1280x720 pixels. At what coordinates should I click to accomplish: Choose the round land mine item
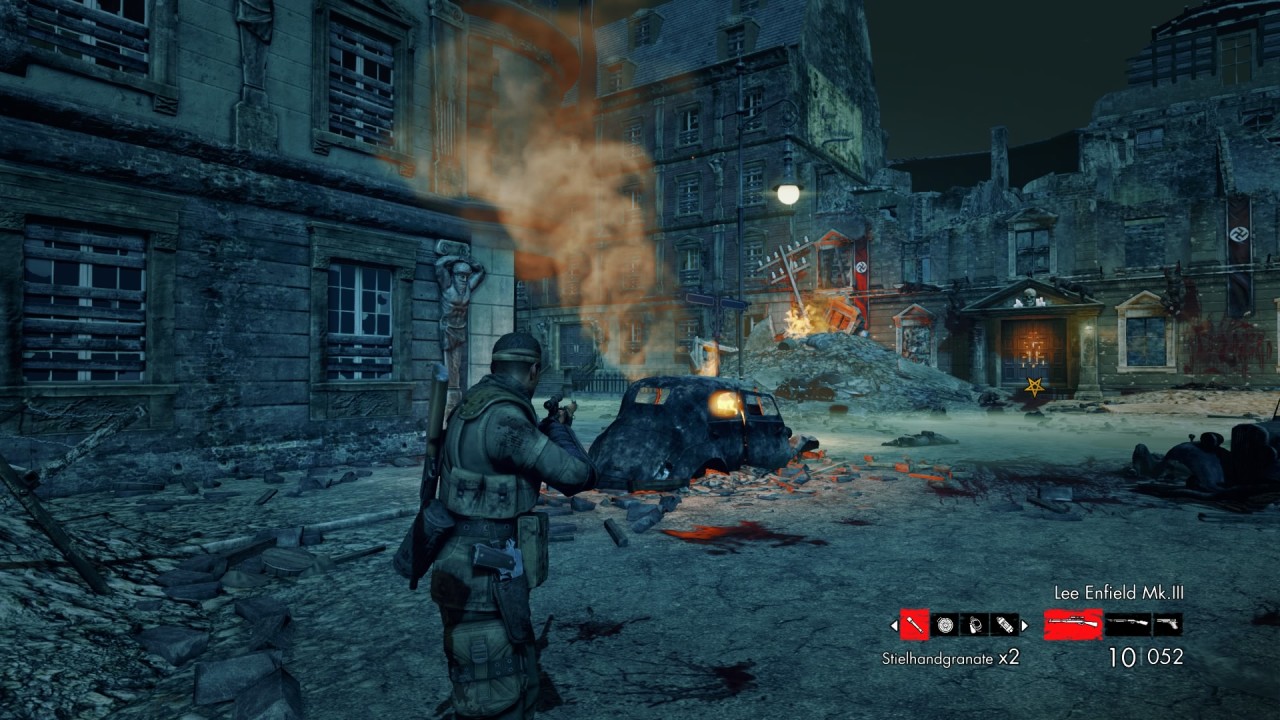[x=945, y=625]
